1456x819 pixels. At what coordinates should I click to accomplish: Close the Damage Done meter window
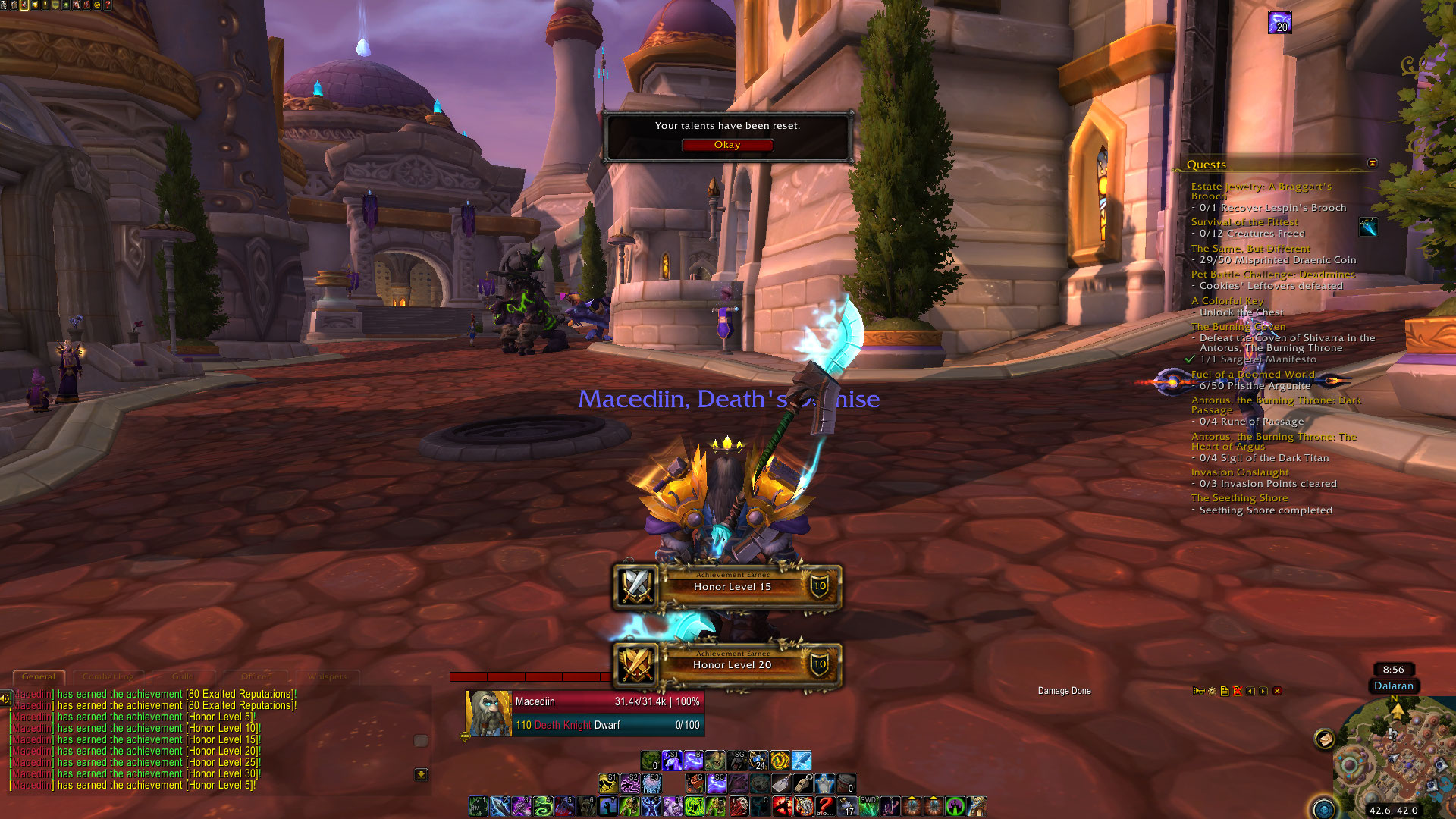(x=1277, y=691)
